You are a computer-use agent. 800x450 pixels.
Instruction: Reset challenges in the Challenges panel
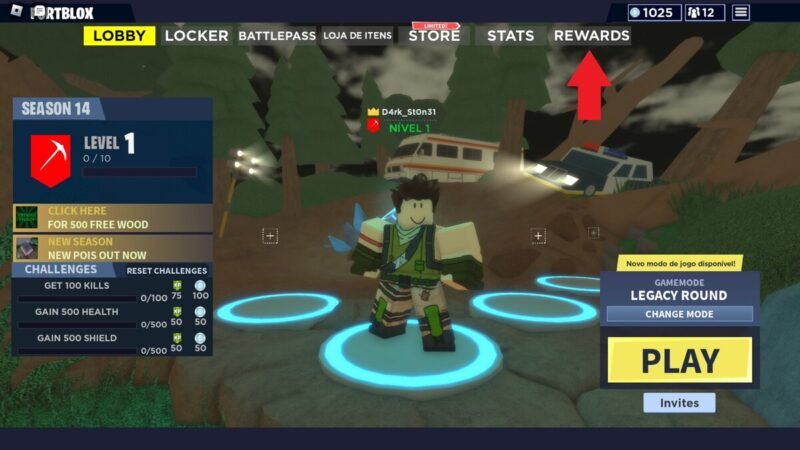(167, 271)
